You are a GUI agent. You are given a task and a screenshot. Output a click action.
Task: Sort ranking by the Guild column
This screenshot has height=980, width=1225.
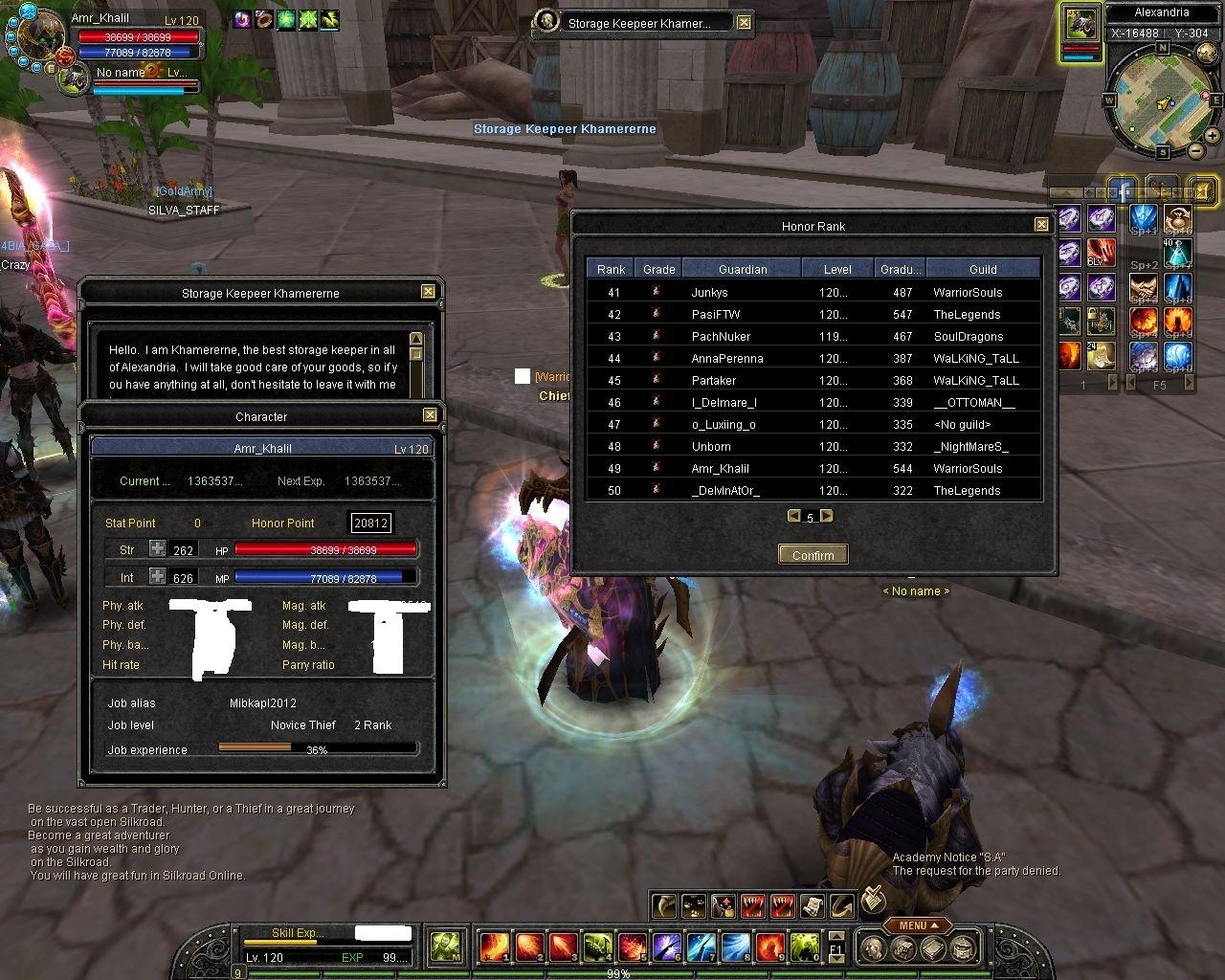coord(983,269)
